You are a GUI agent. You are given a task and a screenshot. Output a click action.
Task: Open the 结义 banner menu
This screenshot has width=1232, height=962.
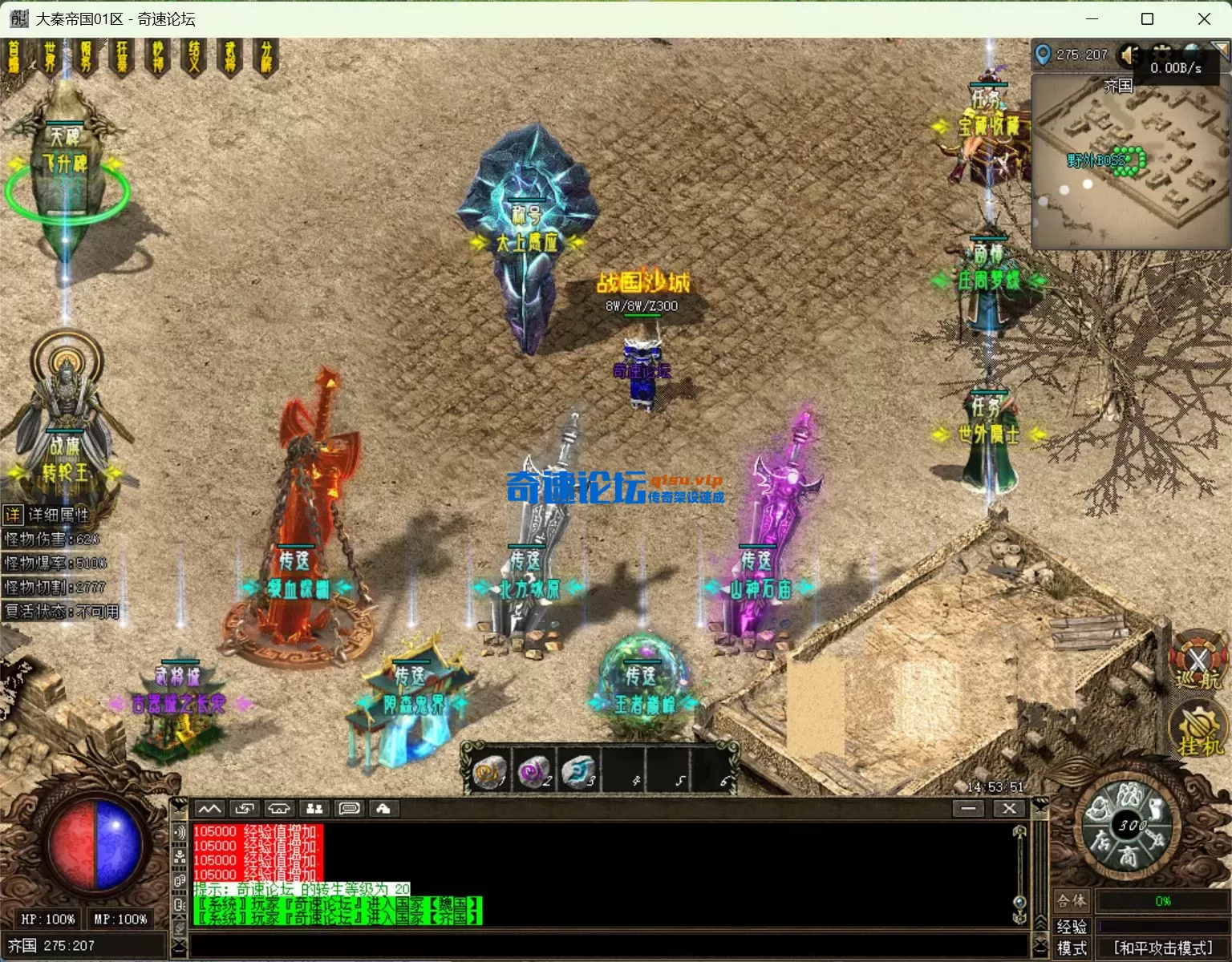pos(195,58)
